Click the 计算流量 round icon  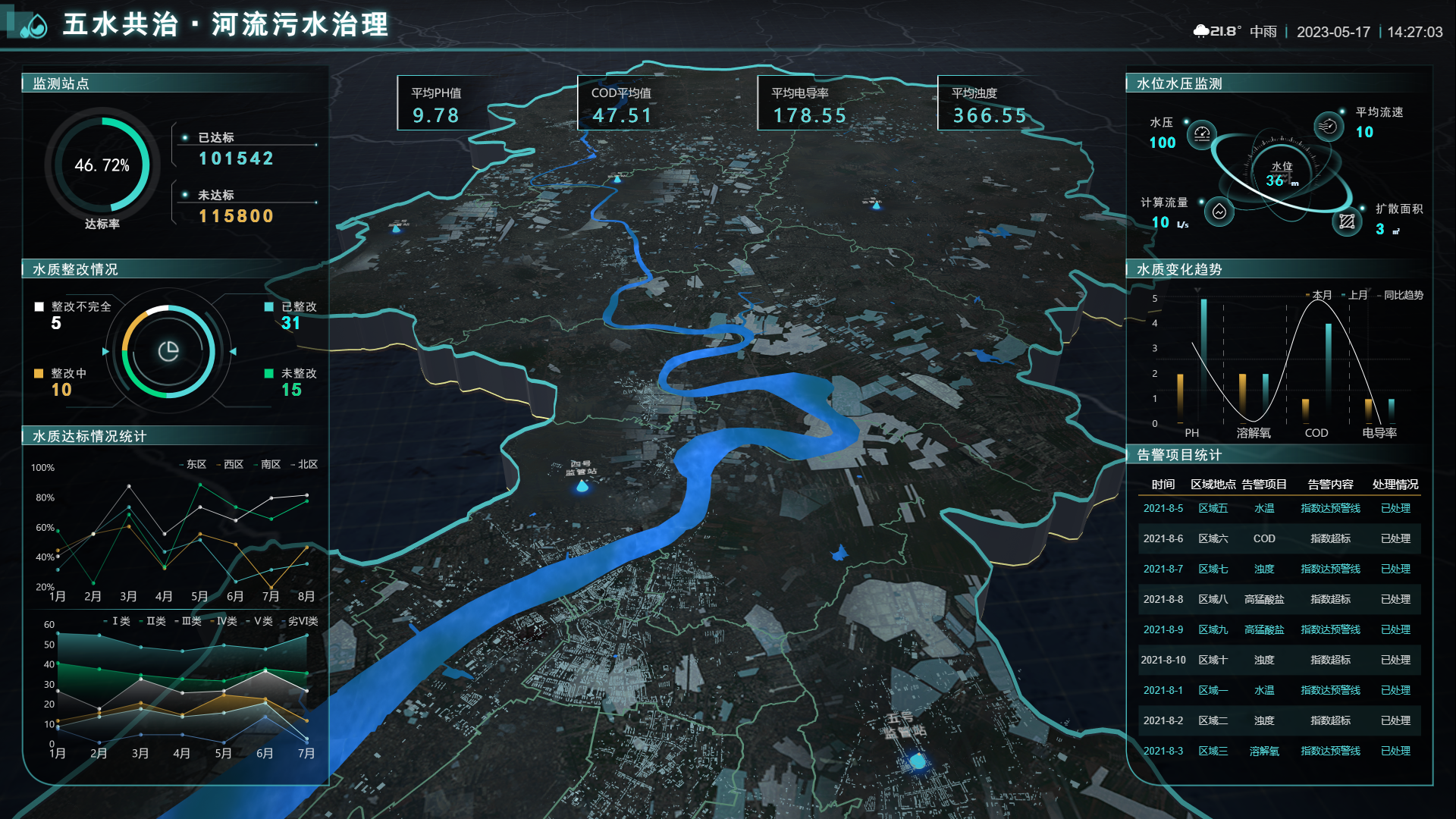coord(1219,212)
